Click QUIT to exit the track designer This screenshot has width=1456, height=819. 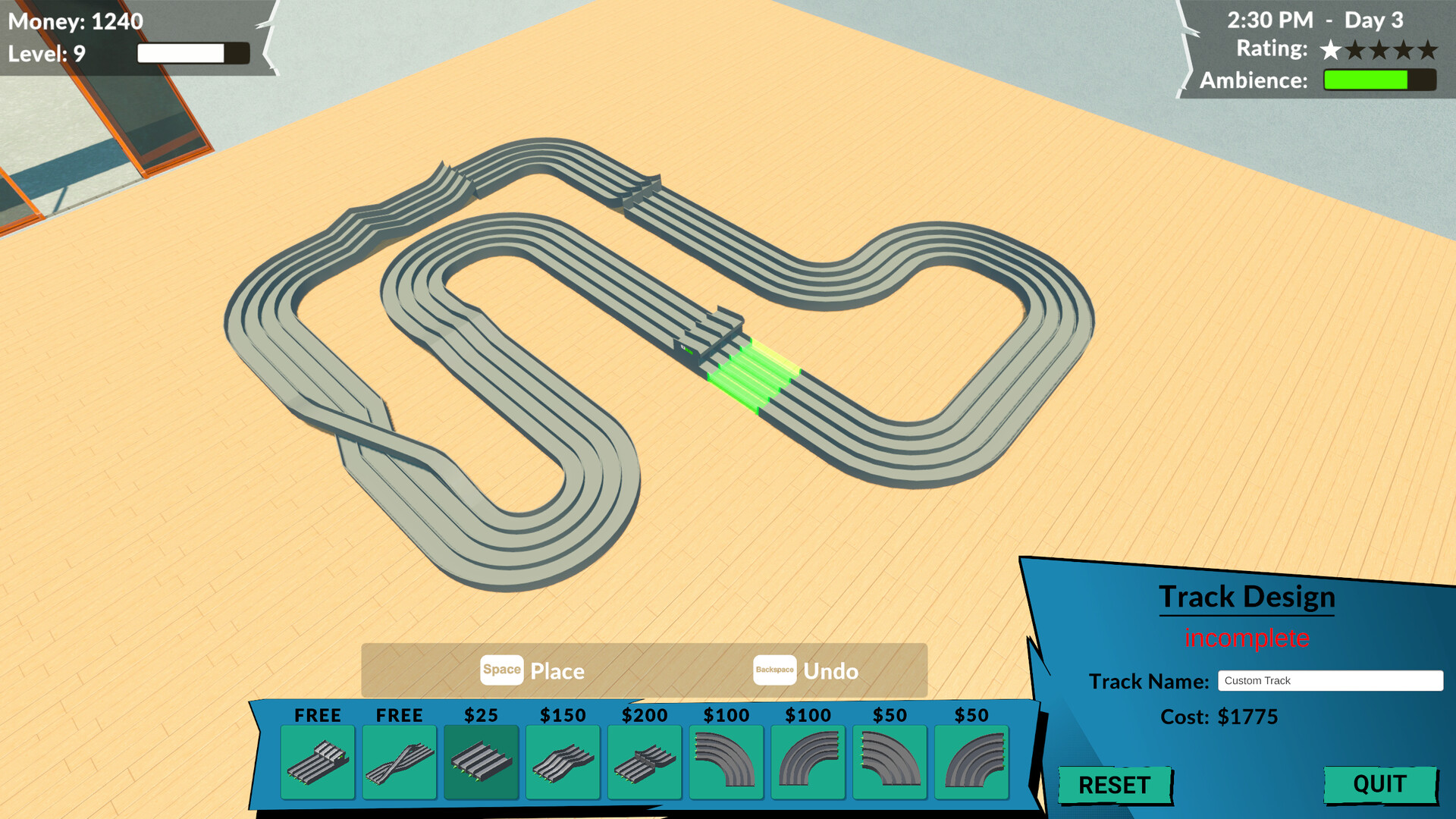tap(1379, 784)
